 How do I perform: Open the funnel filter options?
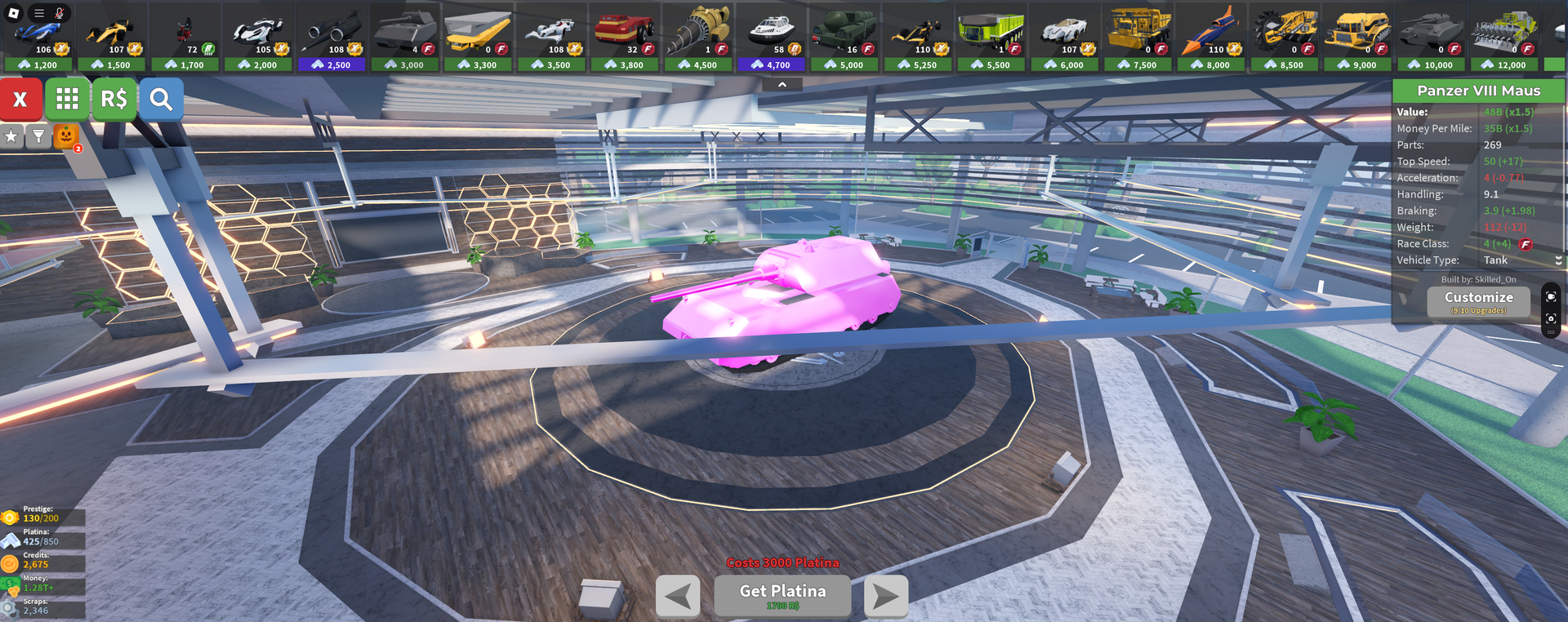click(x=38, y=136)
